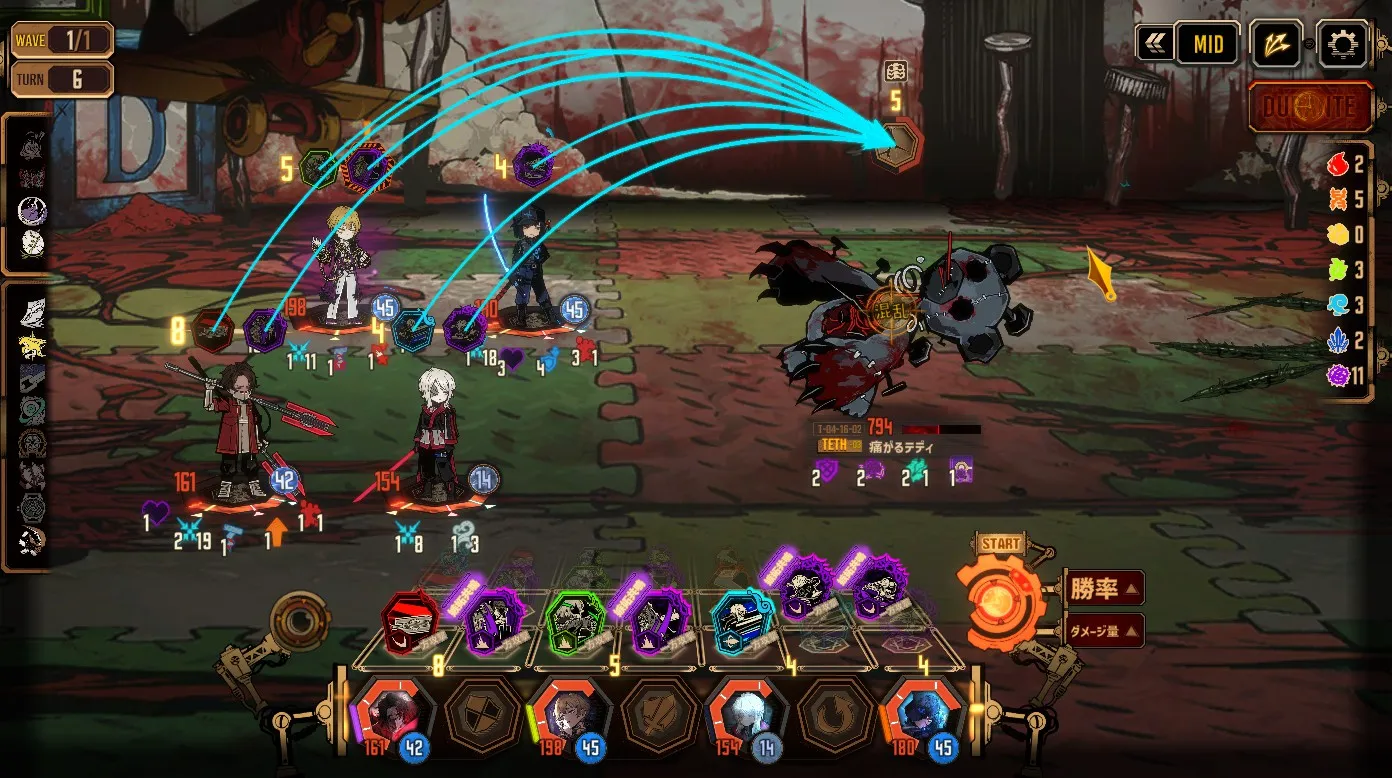The image size is (1392, 778).
Task: Activate the triple-arrow targeting button
Action: pyautogui.click(x=1277, y=44)
